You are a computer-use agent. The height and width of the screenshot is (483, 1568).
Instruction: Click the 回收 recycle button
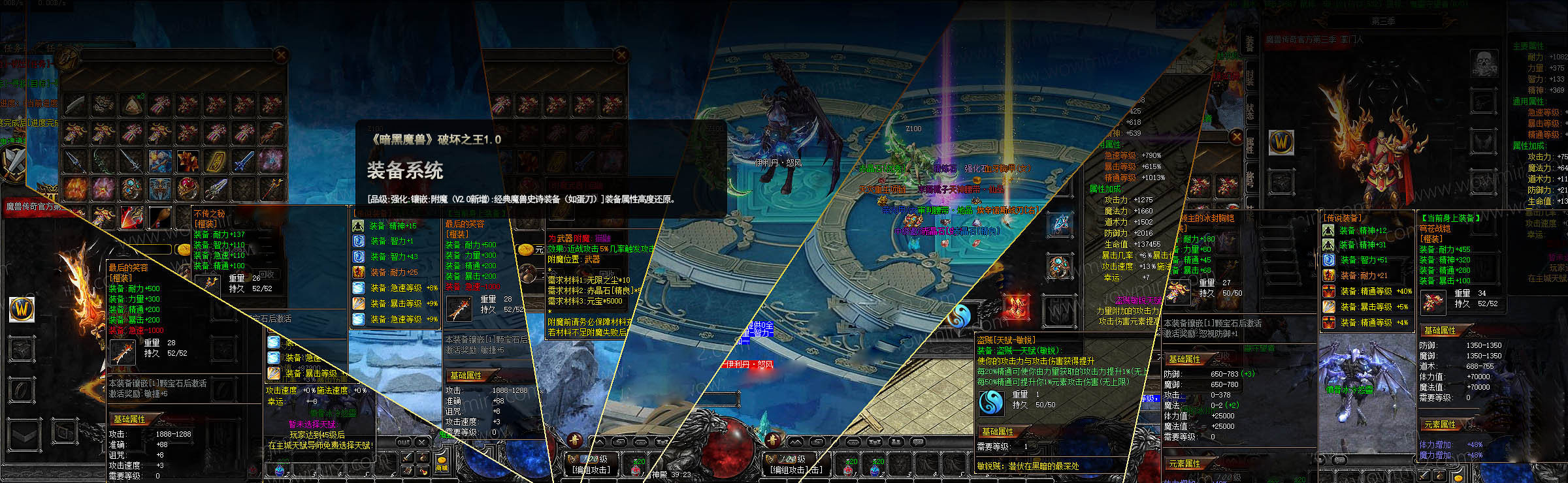click(x=267, y=274)
